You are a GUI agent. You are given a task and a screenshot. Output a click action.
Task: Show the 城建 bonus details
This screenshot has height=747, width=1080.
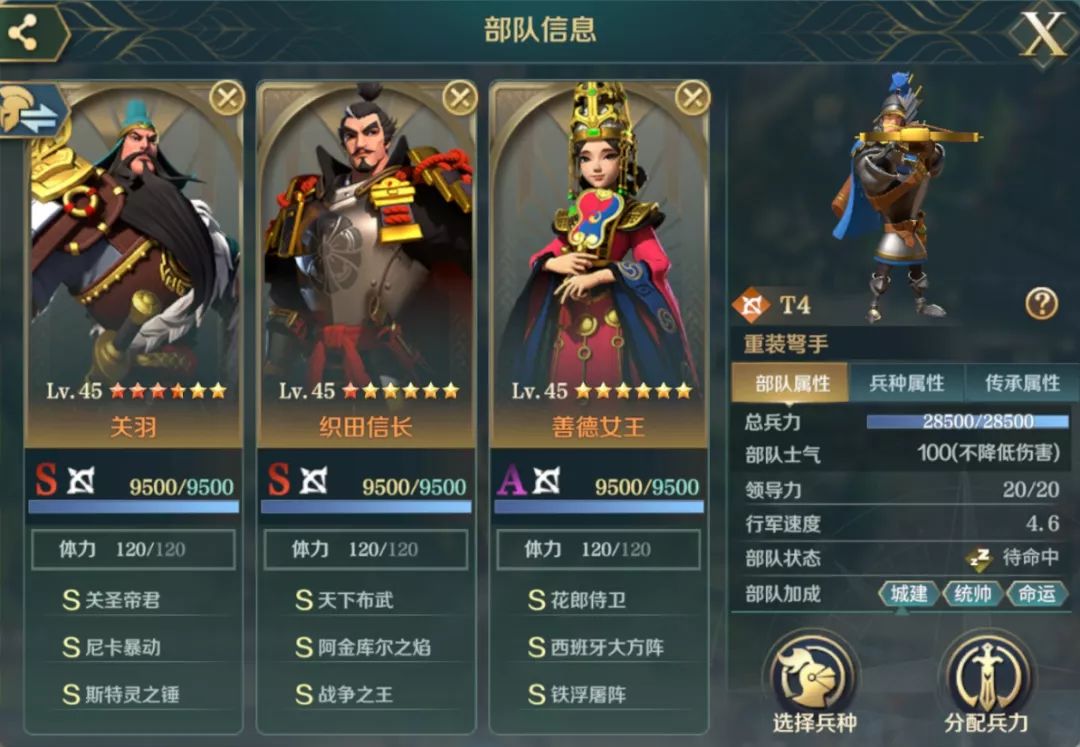coord(908,594)
